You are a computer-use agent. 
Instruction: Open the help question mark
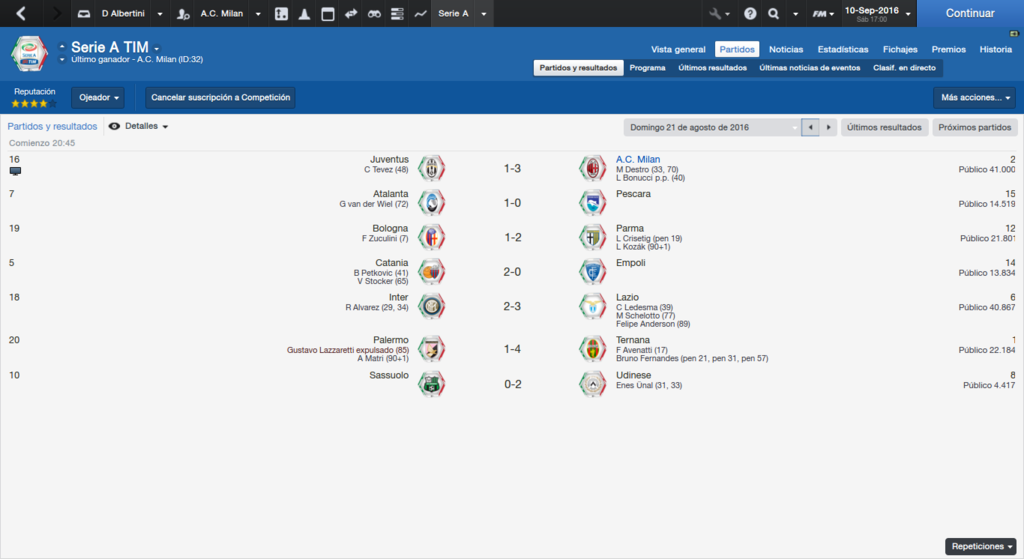(x=750, y=14)
